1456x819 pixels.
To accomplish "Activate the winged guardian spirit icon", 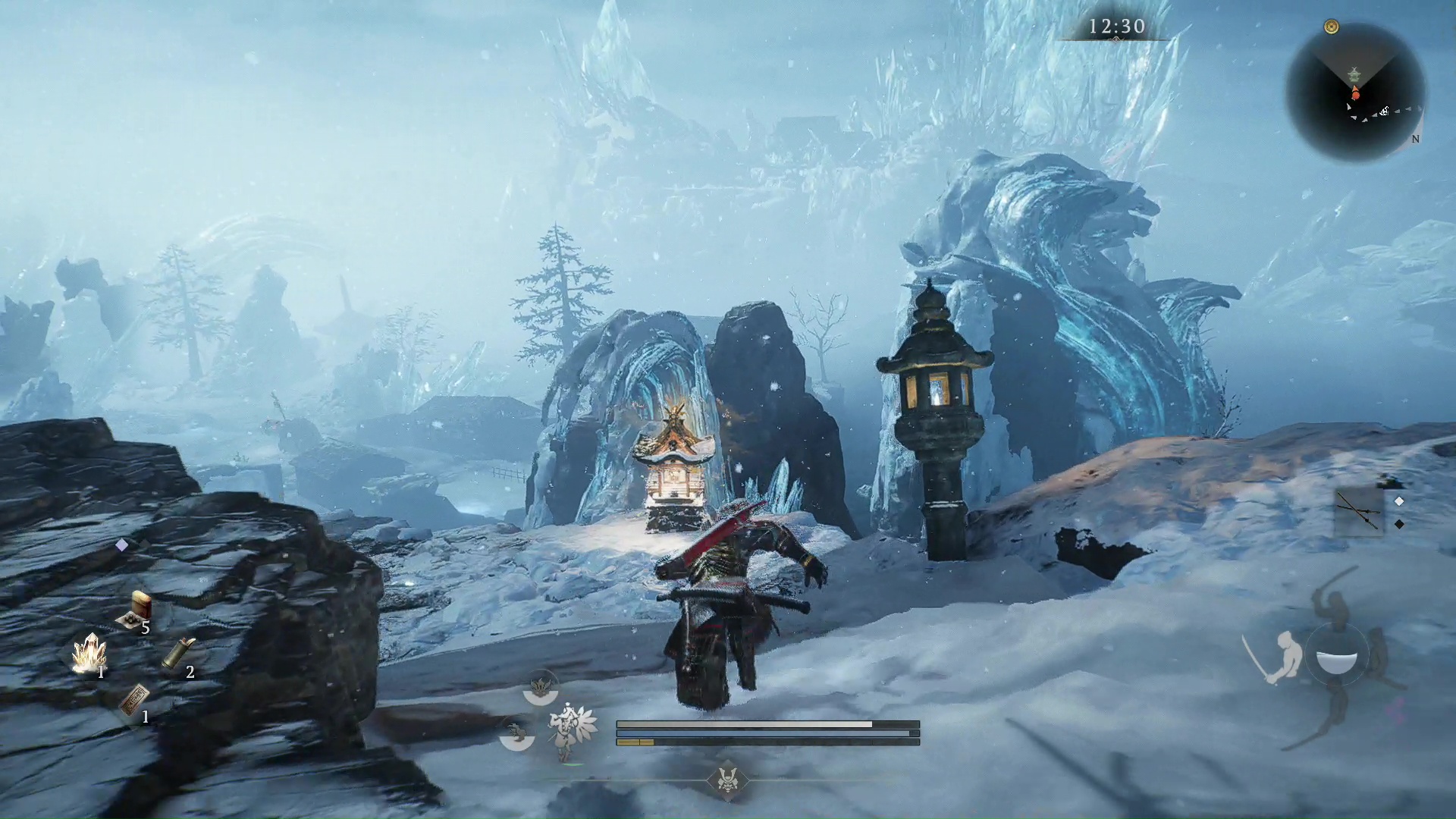I will pos(573,730).
